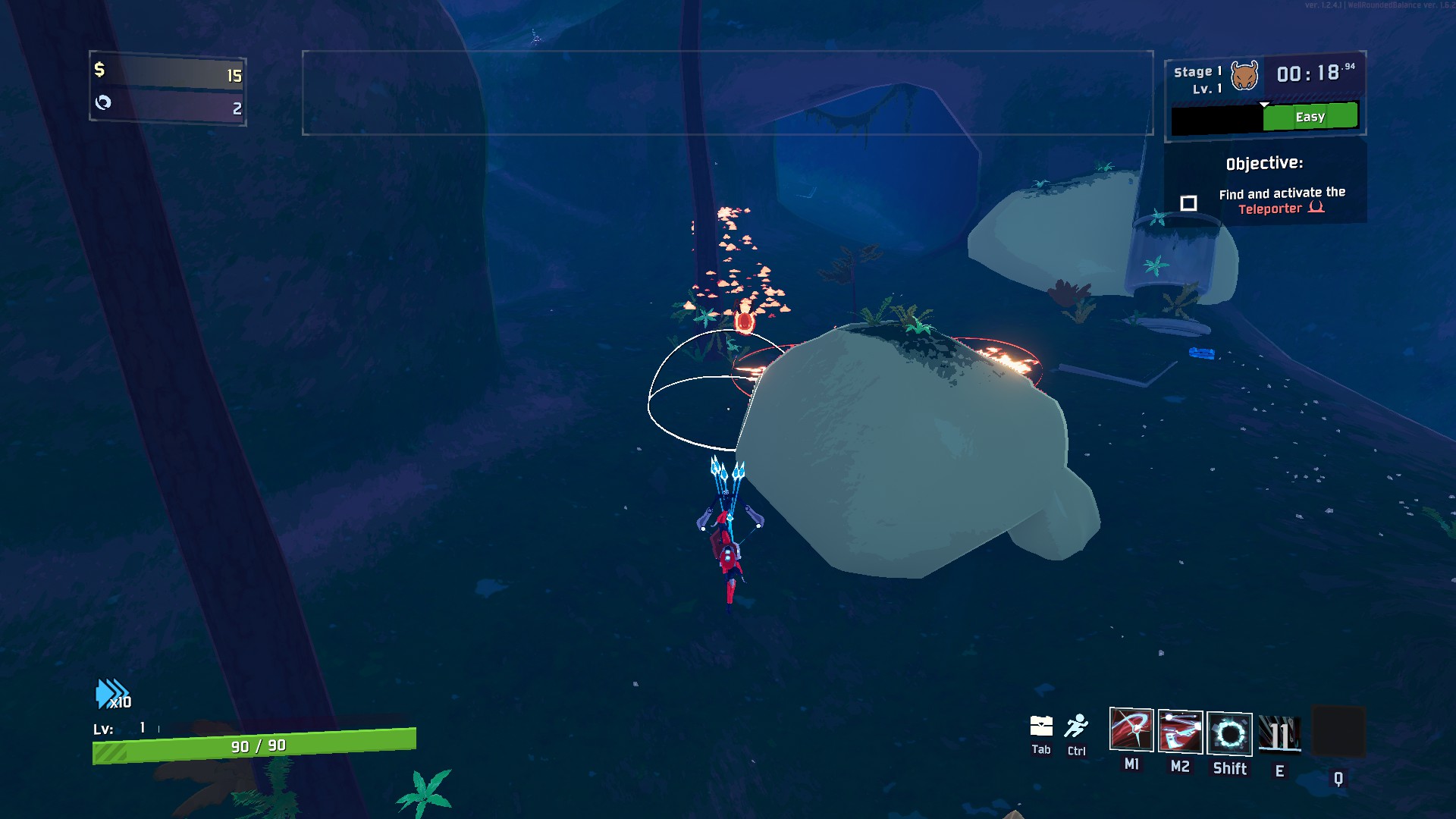Click the Easy difficulty bar
The image size is (1456, 819).
pyautogui.click(x=1310, y=117)
